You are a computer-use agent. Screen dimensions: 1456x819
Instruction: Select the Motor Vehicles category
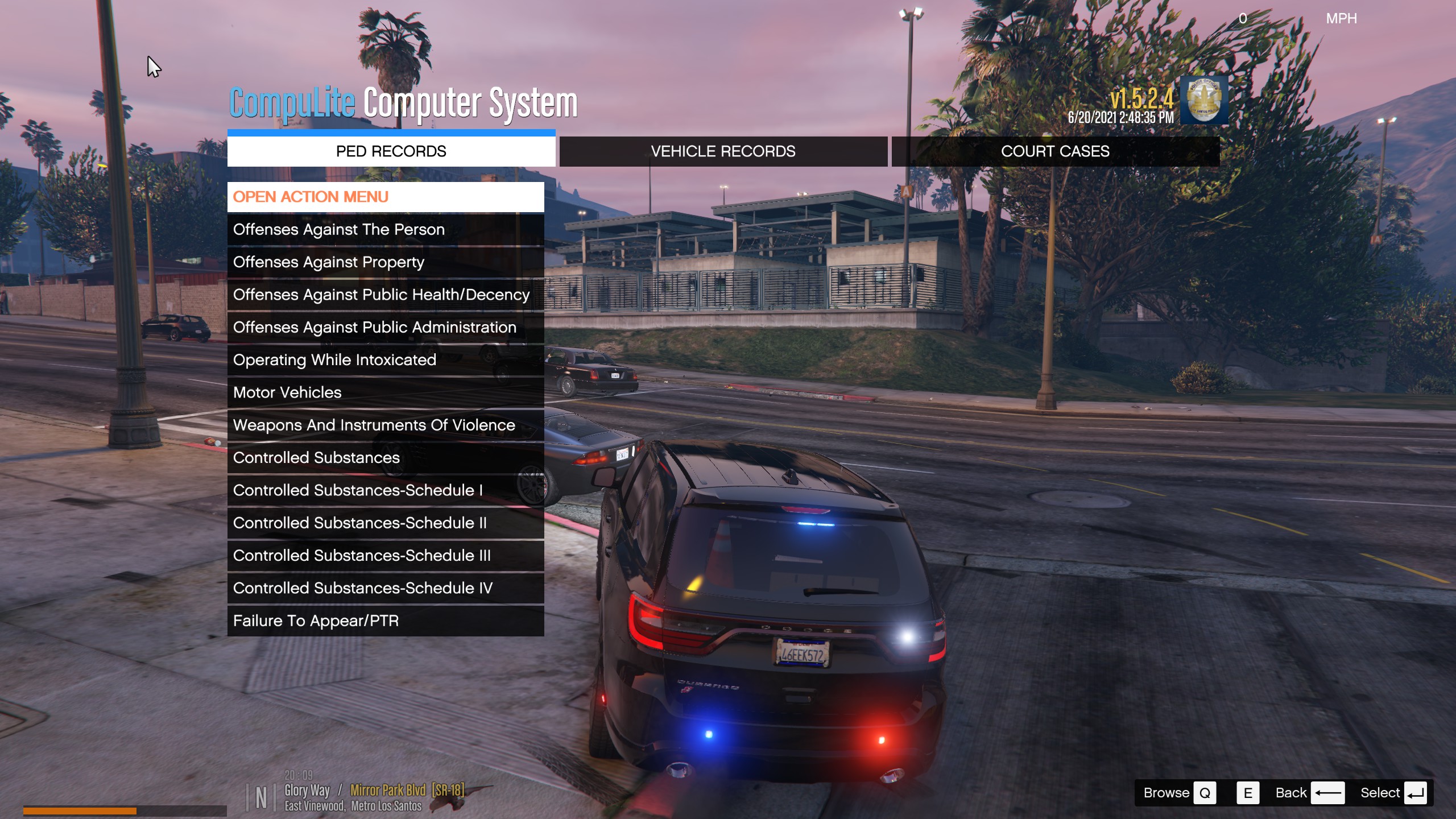386,392
